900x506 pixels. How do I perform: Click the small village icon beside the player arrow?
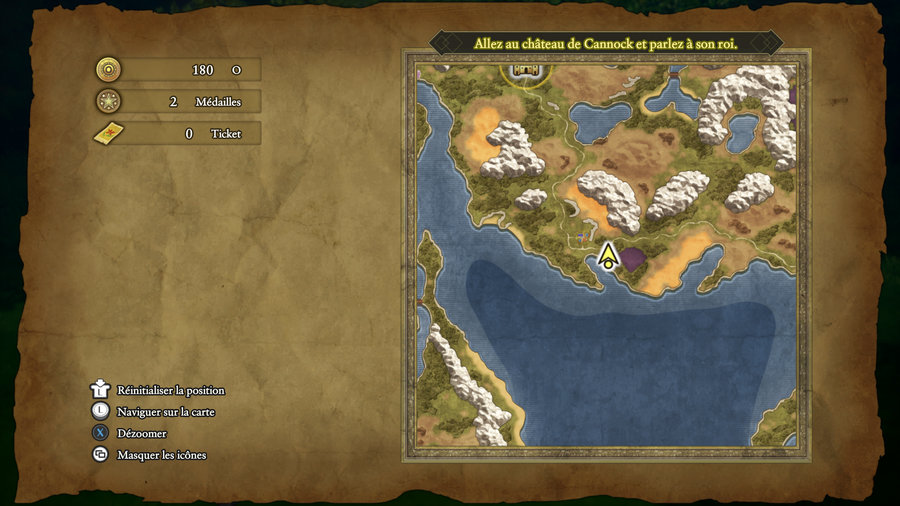(580, 238)
